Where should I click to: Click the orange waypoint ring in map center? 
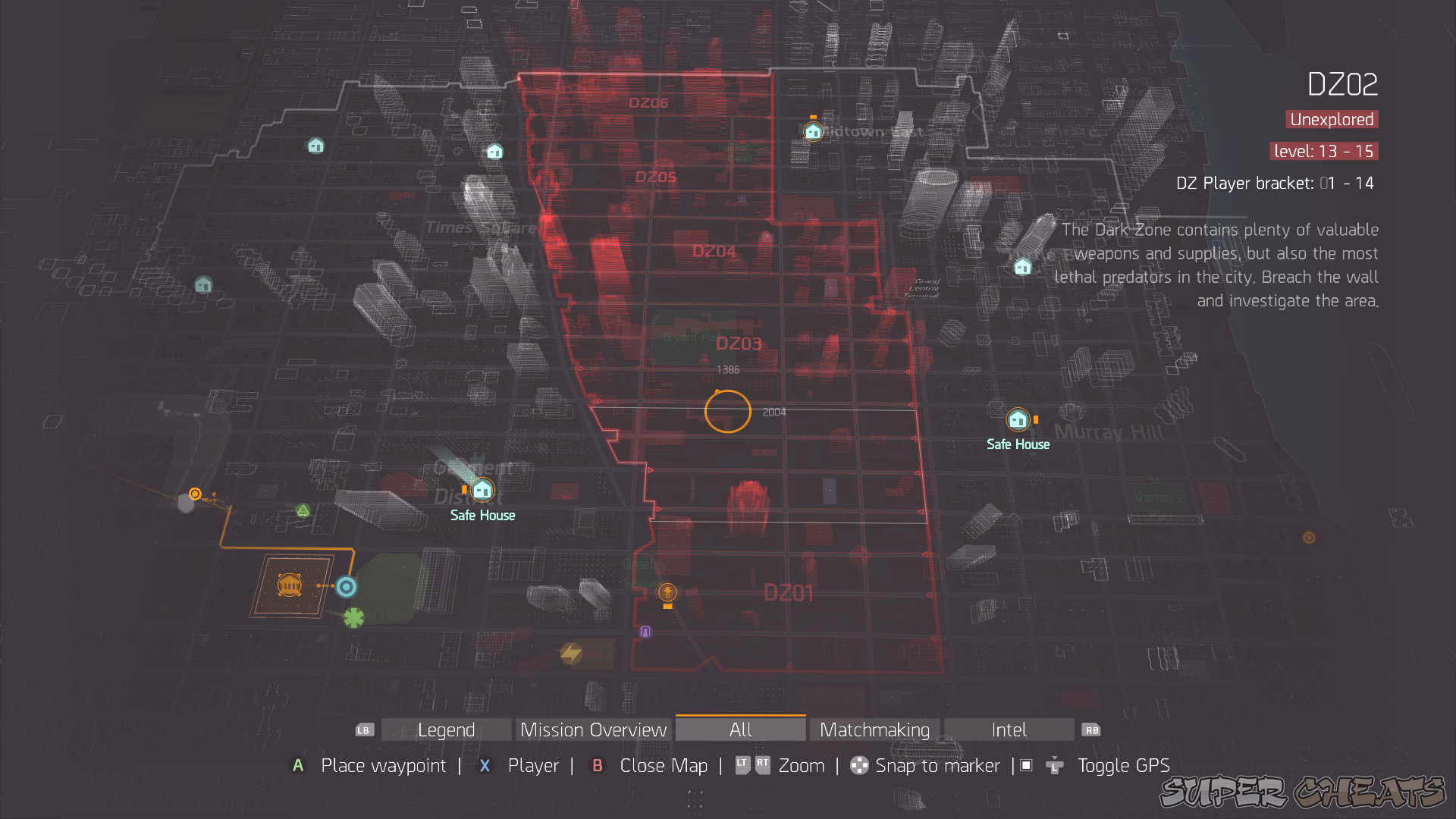727,411
